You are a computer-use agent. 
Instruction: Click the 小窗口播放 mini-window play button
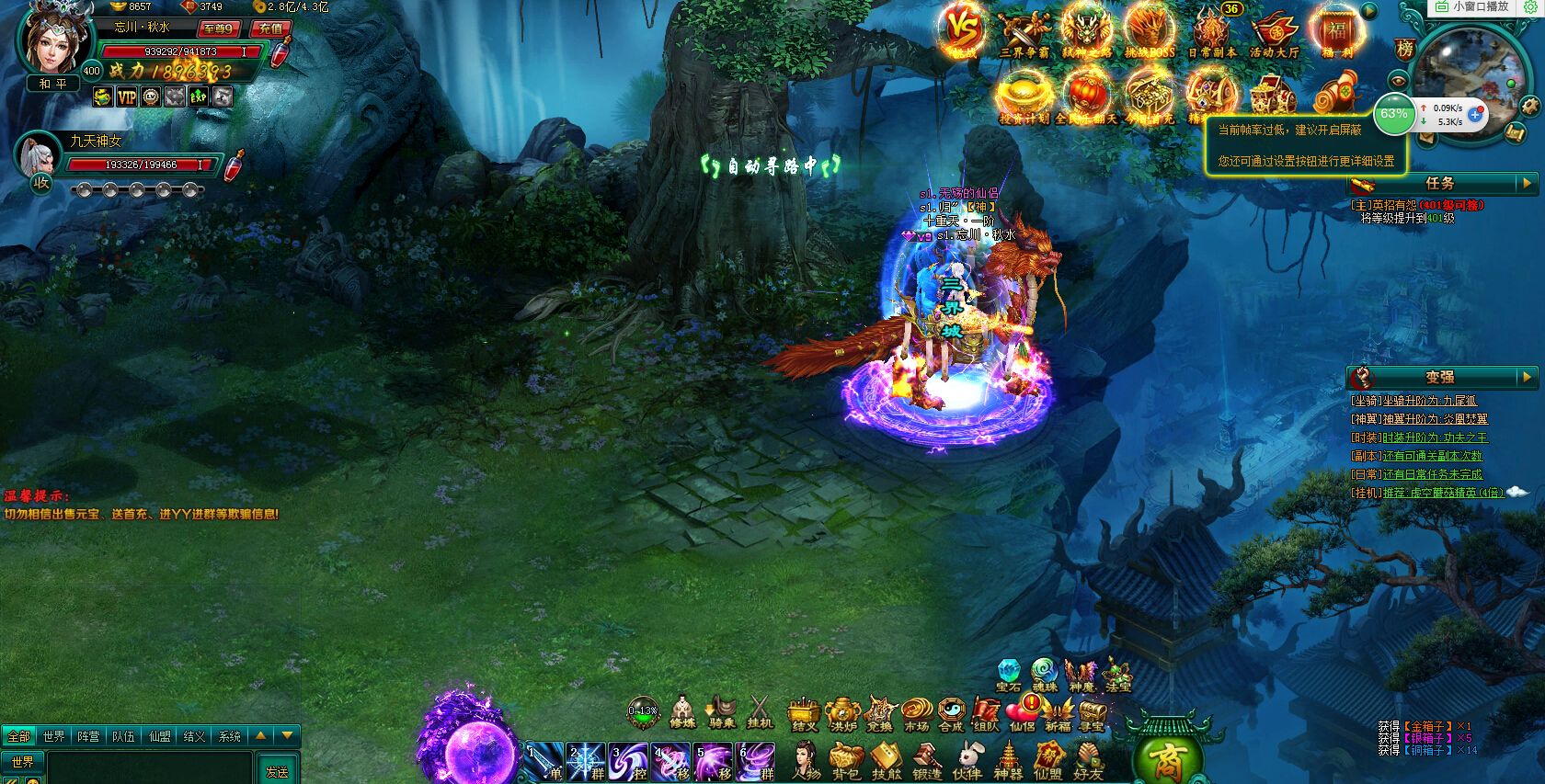pyautogui.click(x=1472, y=6)
